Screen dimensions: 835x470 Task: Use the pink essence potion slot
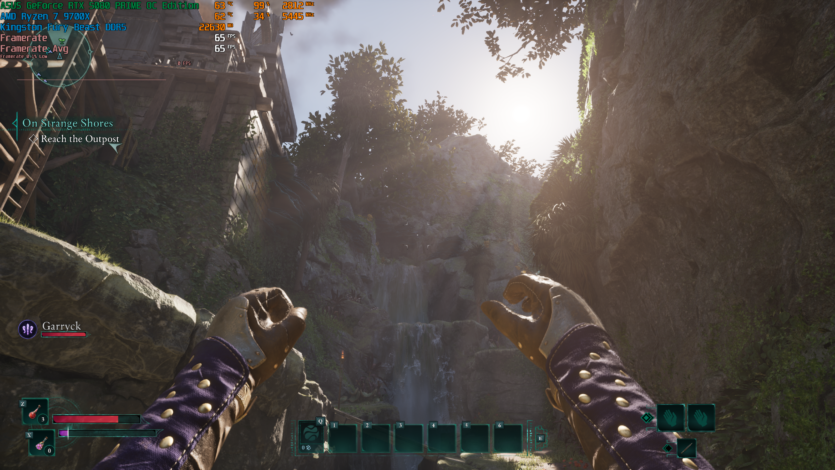click(41, 440)
